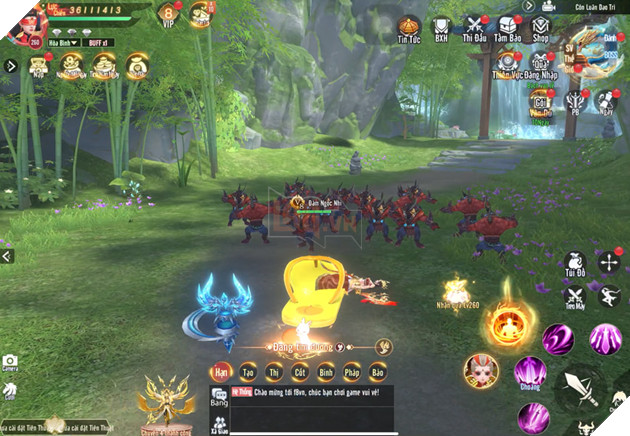Screen dimensions: 630x436
Task: Open the Túi Đồ bag
Action: (x=574, y=262)
